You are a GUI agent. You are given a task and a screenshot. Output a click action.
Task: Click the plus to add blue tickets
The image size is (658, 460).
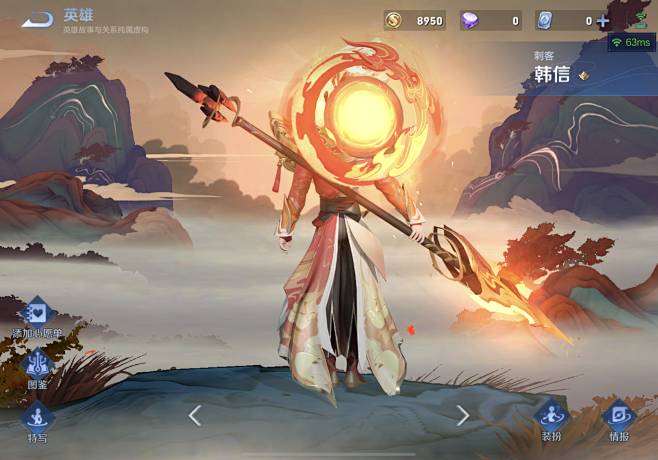click(603, 20)
